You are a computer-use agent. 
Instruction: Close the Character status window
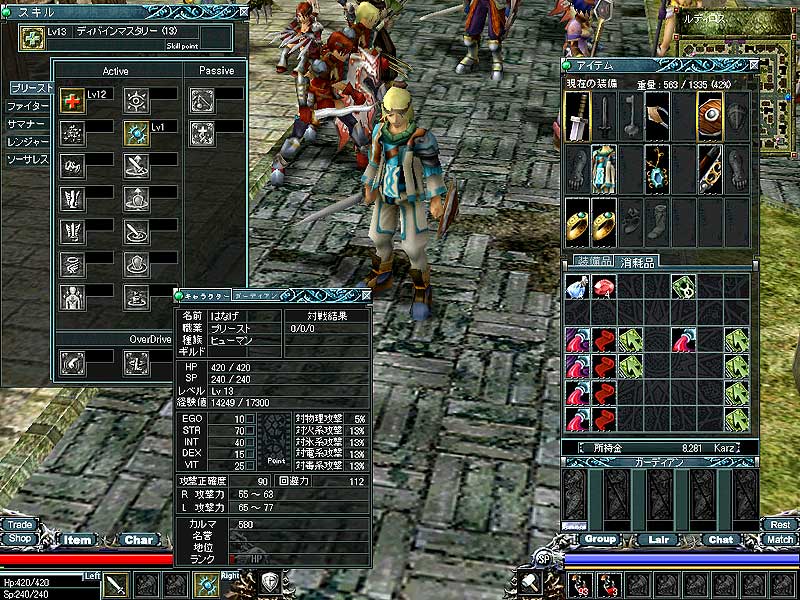point(366,296)
